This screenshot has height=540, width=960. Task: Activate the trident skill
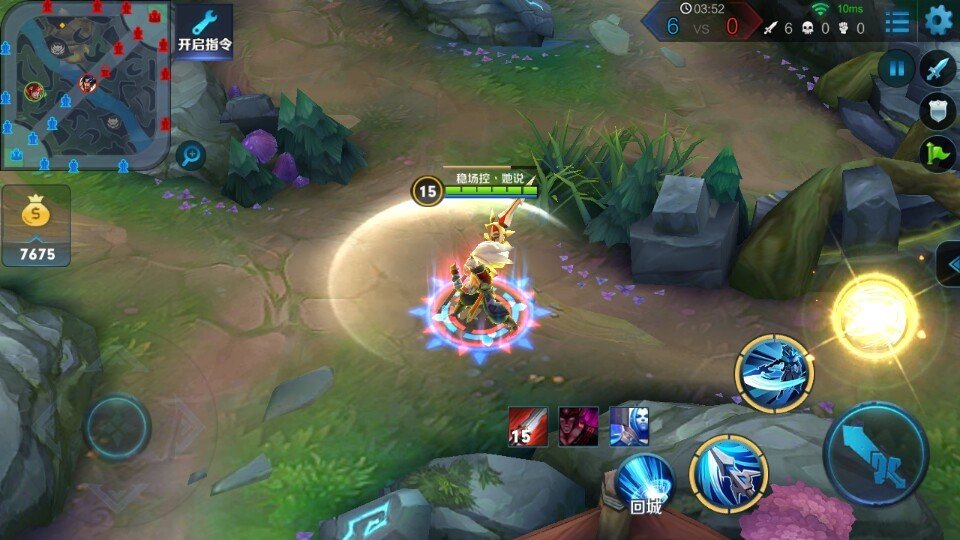point(728,474)
